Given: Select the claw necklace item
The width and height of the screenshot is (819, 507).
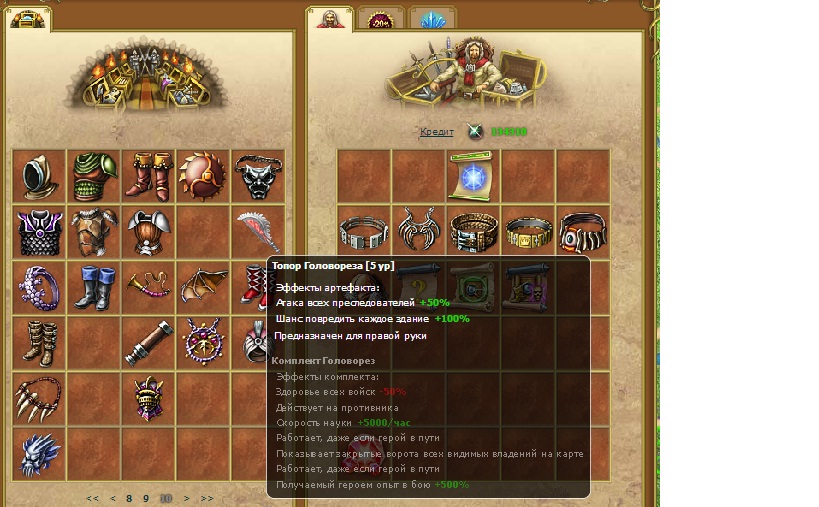Looking at the screenshot, I should (38, 398).
